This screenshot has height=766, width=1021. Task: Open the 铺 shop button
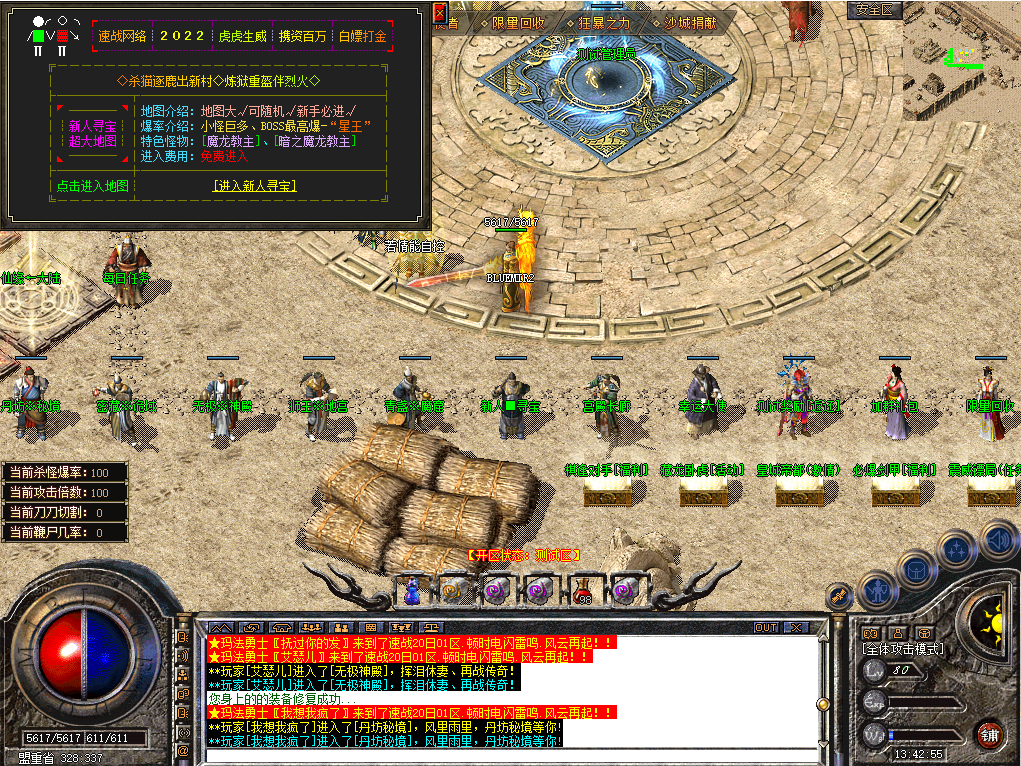click(x=990, y=734)
